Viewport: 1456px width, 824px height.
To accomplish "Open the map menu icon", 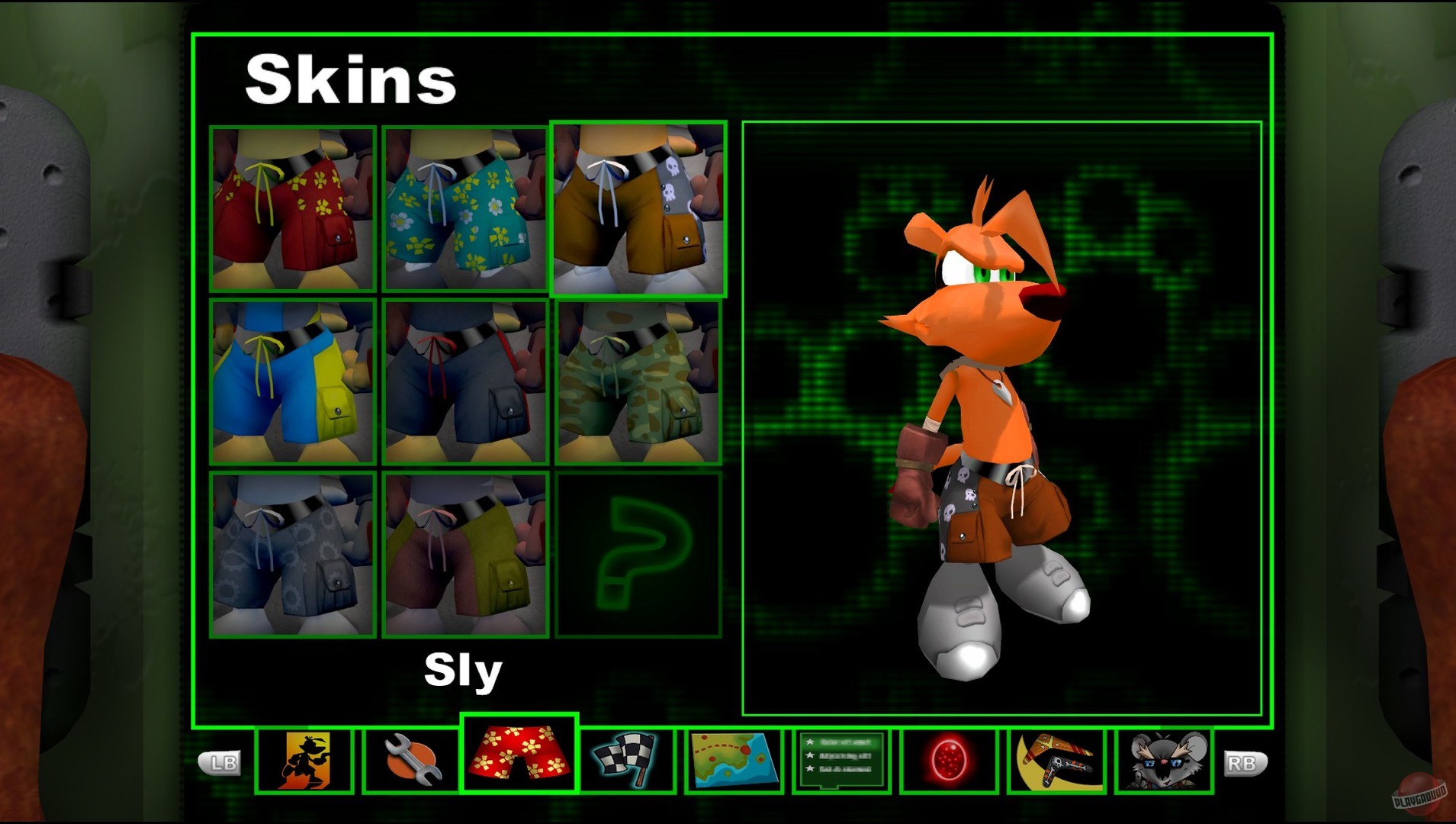I will click(734, 763).
